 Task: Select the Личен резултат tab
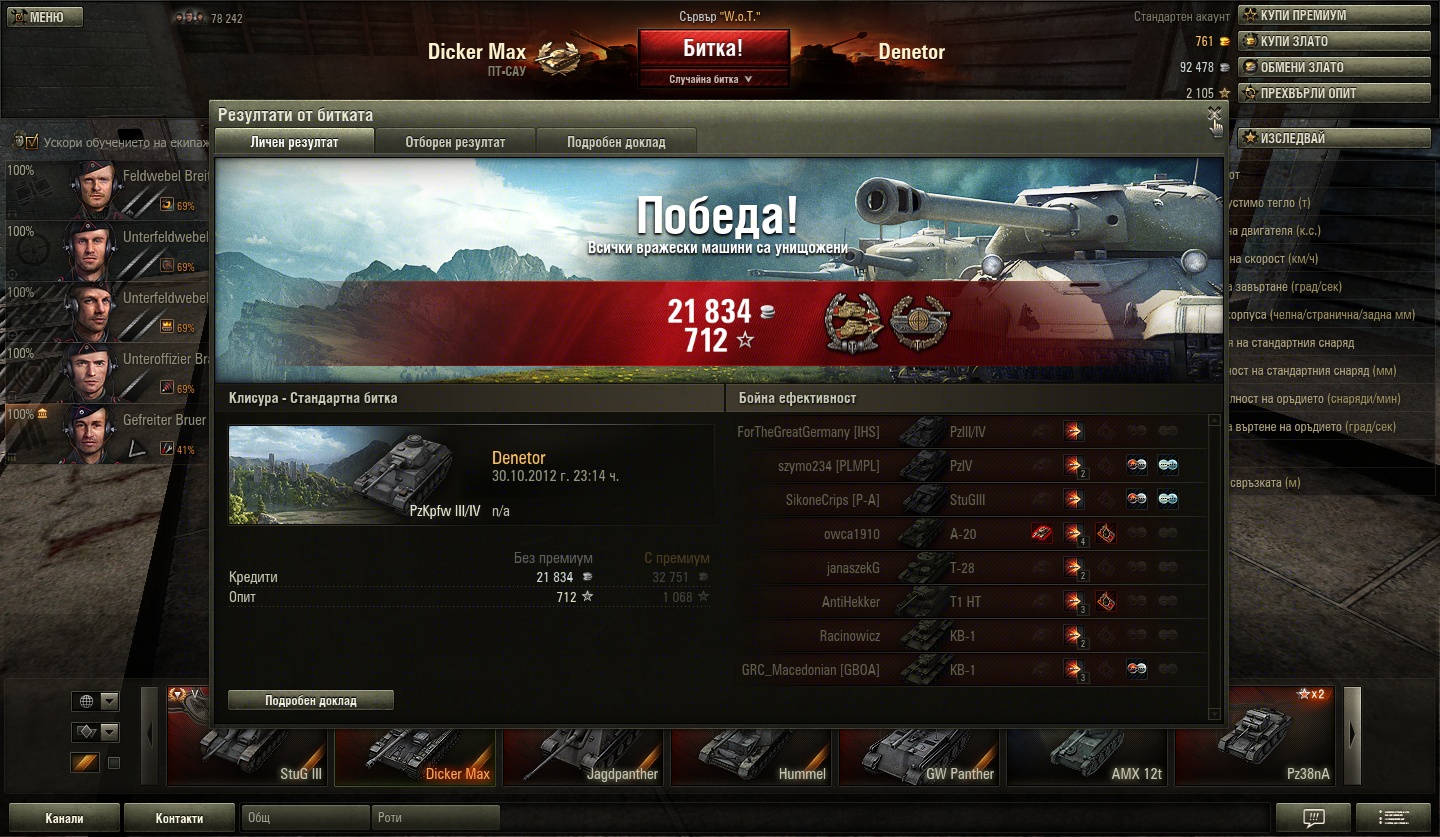point(294,142)
